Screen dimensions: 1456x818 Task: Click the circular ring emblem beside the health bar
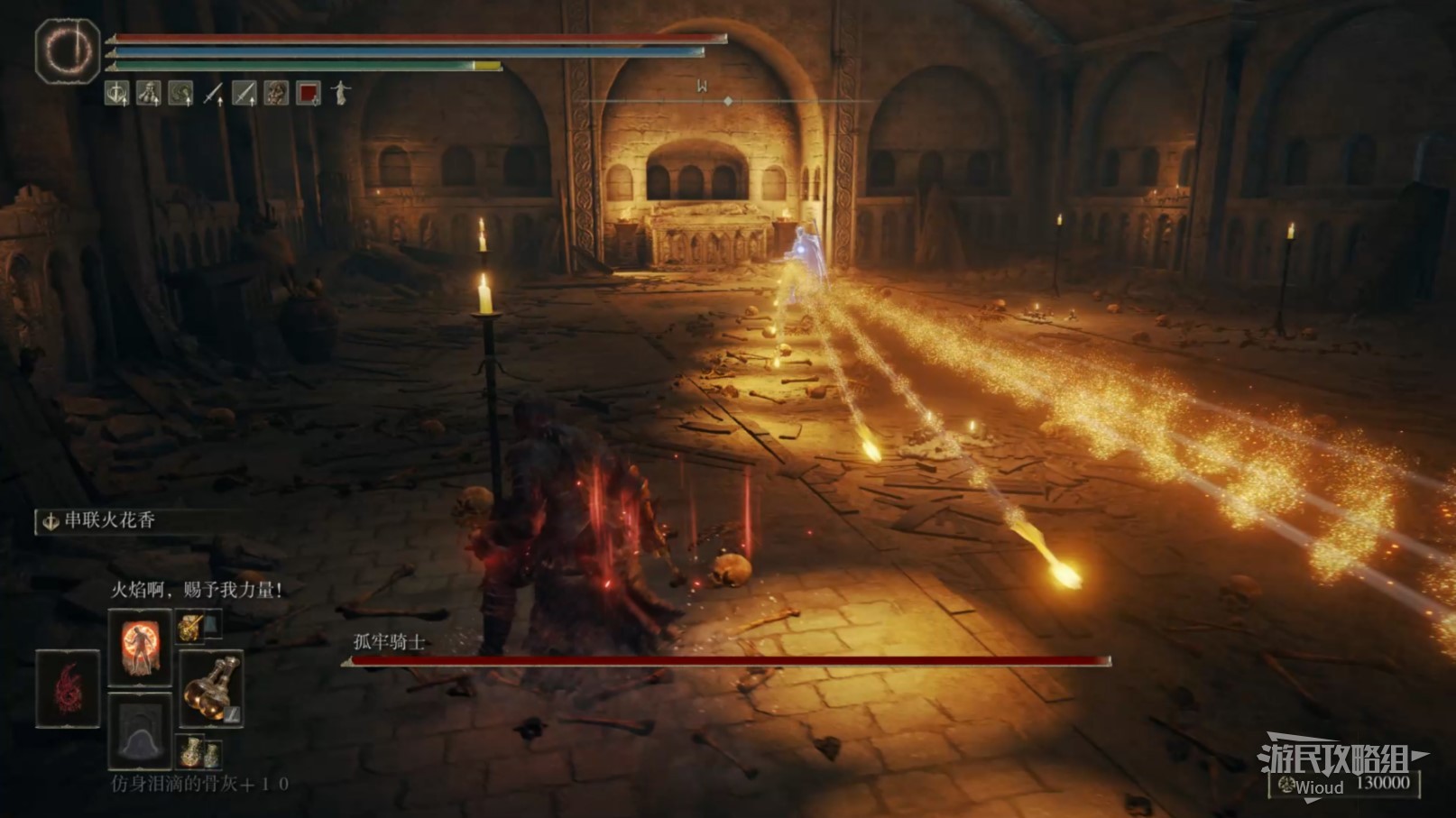click(x=68, y=50)
